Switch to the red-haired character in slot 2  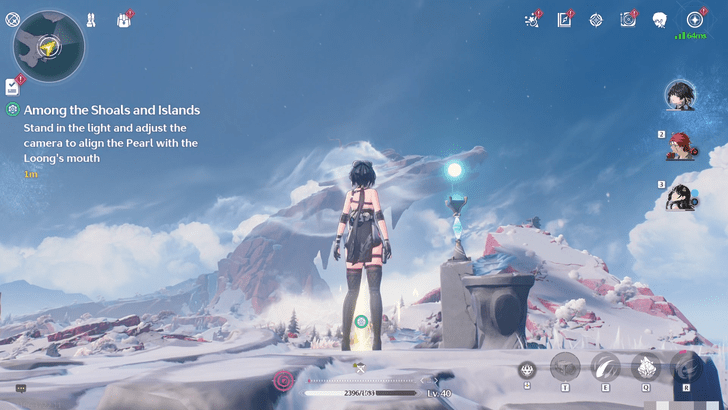coord(683,146)
